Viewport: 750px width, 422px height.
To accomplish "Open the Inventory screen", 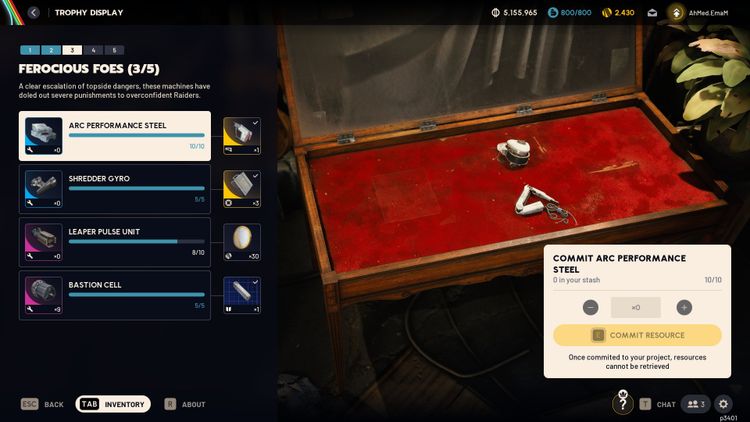I will [x=114, y=404].
